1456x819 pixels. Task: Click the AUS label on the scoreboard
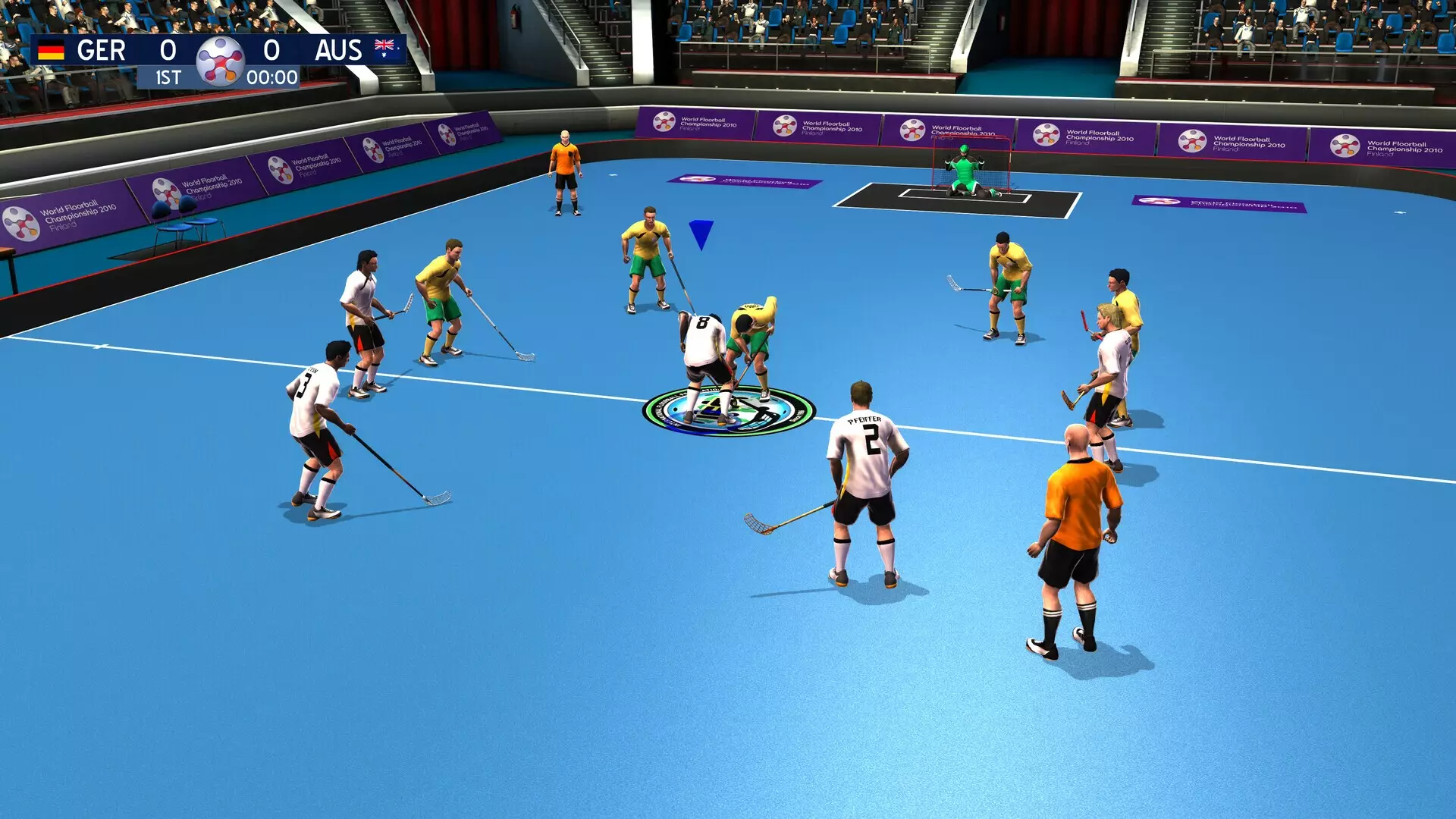tap(339, 52)
